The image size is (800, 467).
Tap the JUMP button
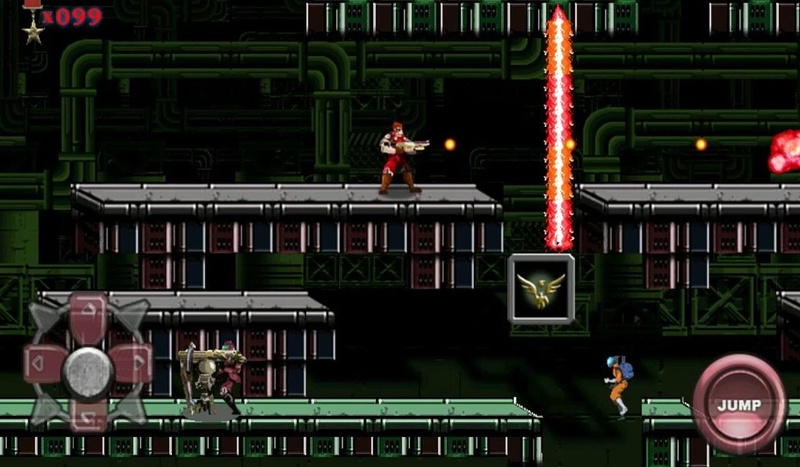pos(739,404)
